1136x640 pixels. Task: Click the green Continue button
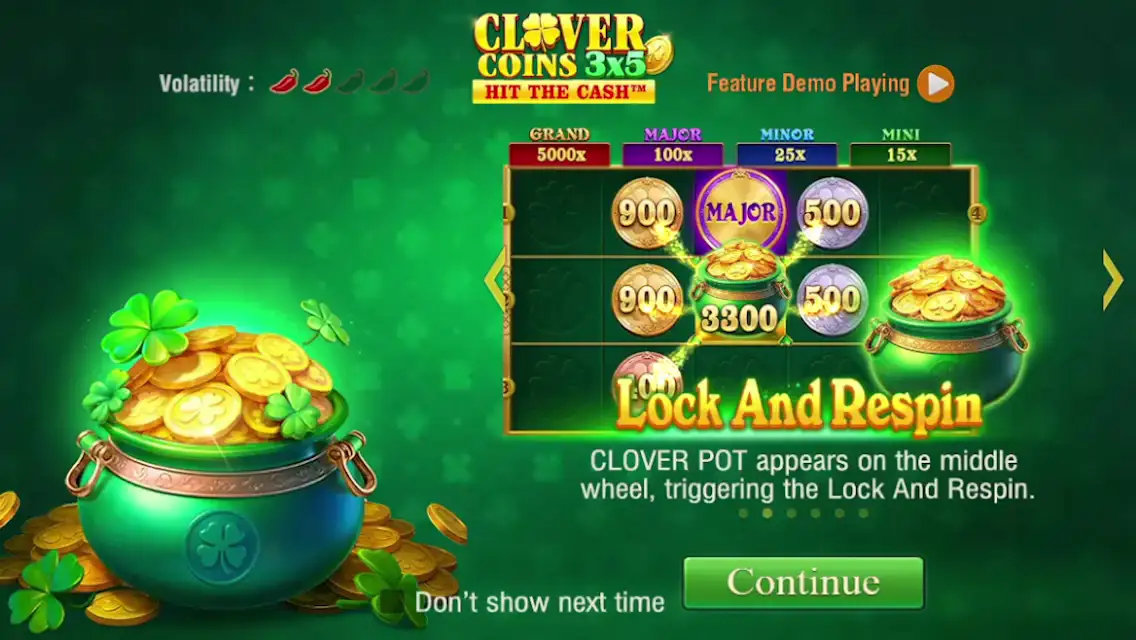803,582
